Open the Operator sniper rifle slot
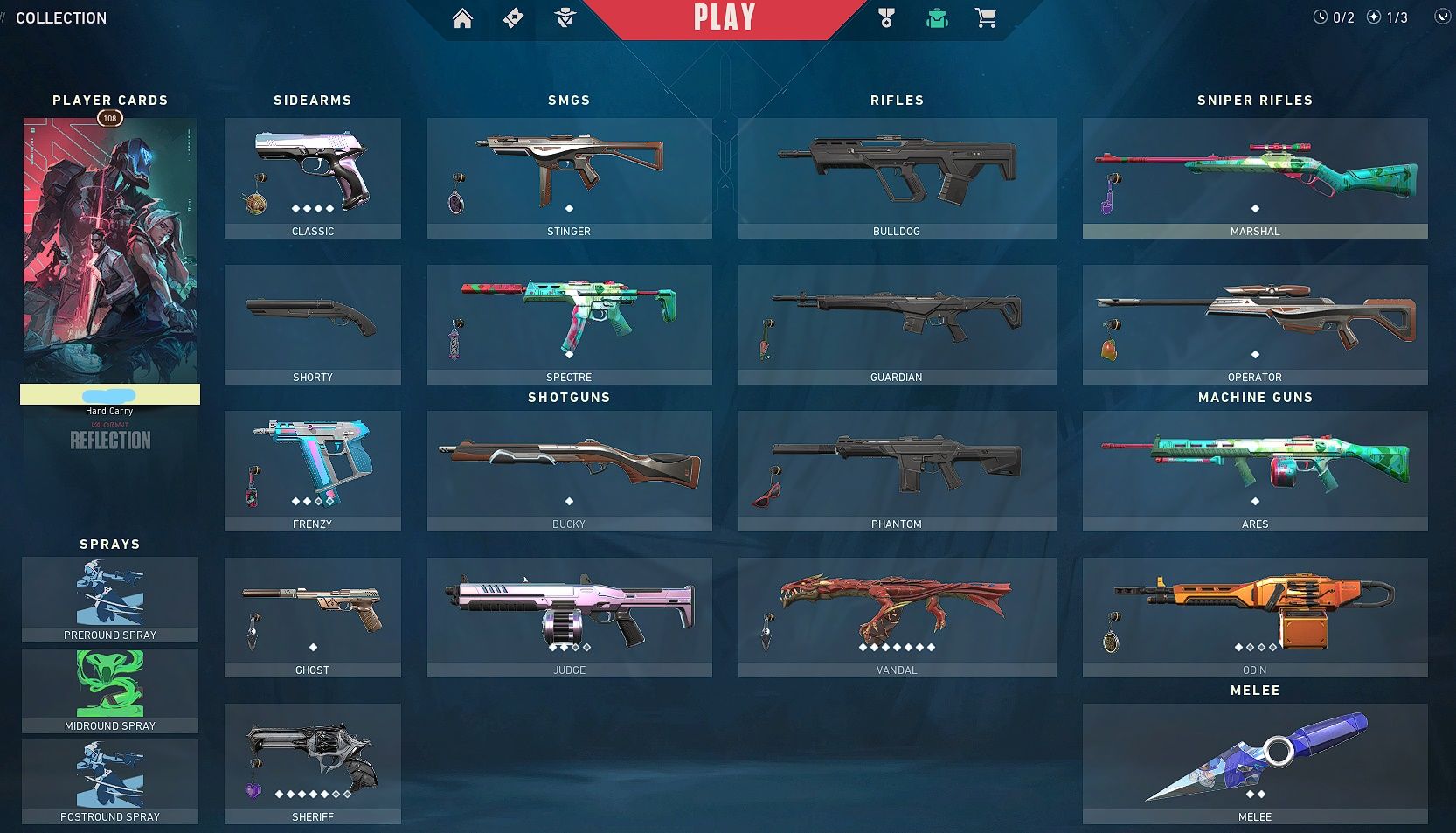Image resolution: width=1456 pixels, height=833 pixels. click(x=1254, y=323)
